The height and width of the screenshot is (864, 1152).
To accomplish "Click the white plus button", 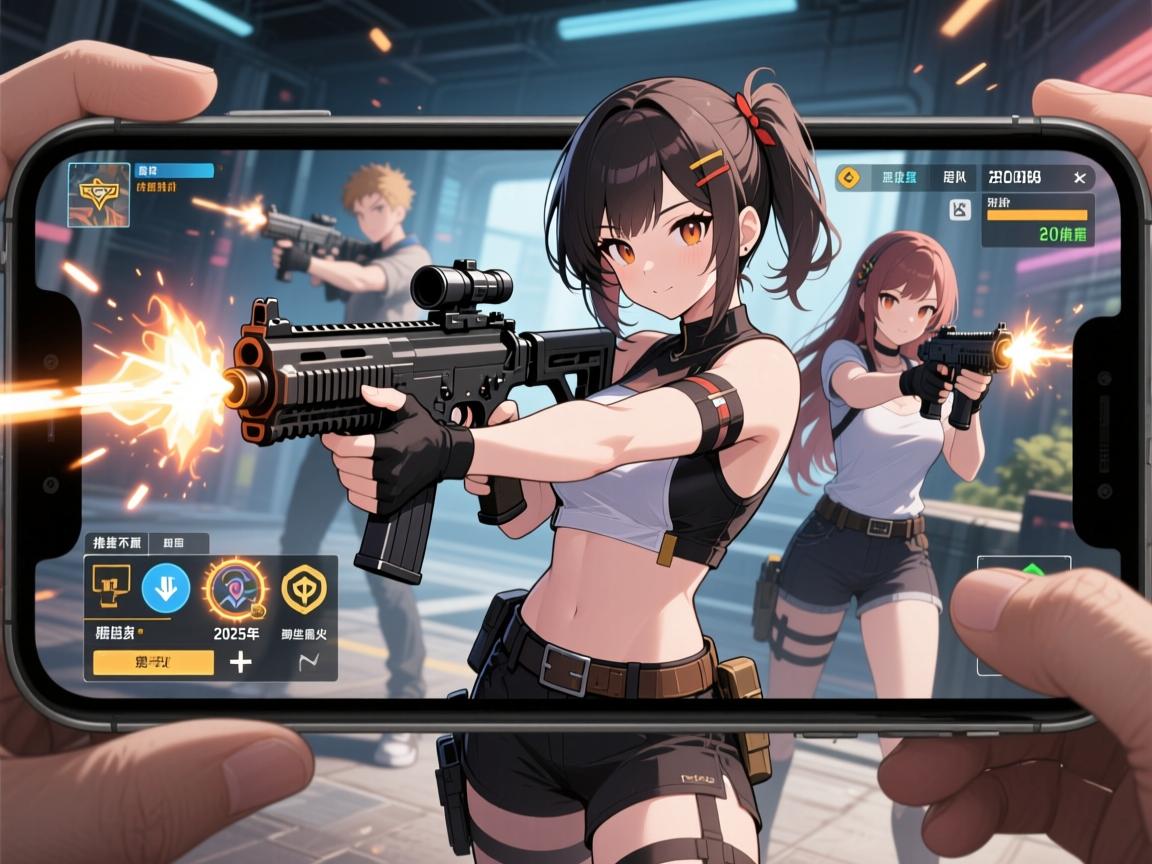I will 241,662.
